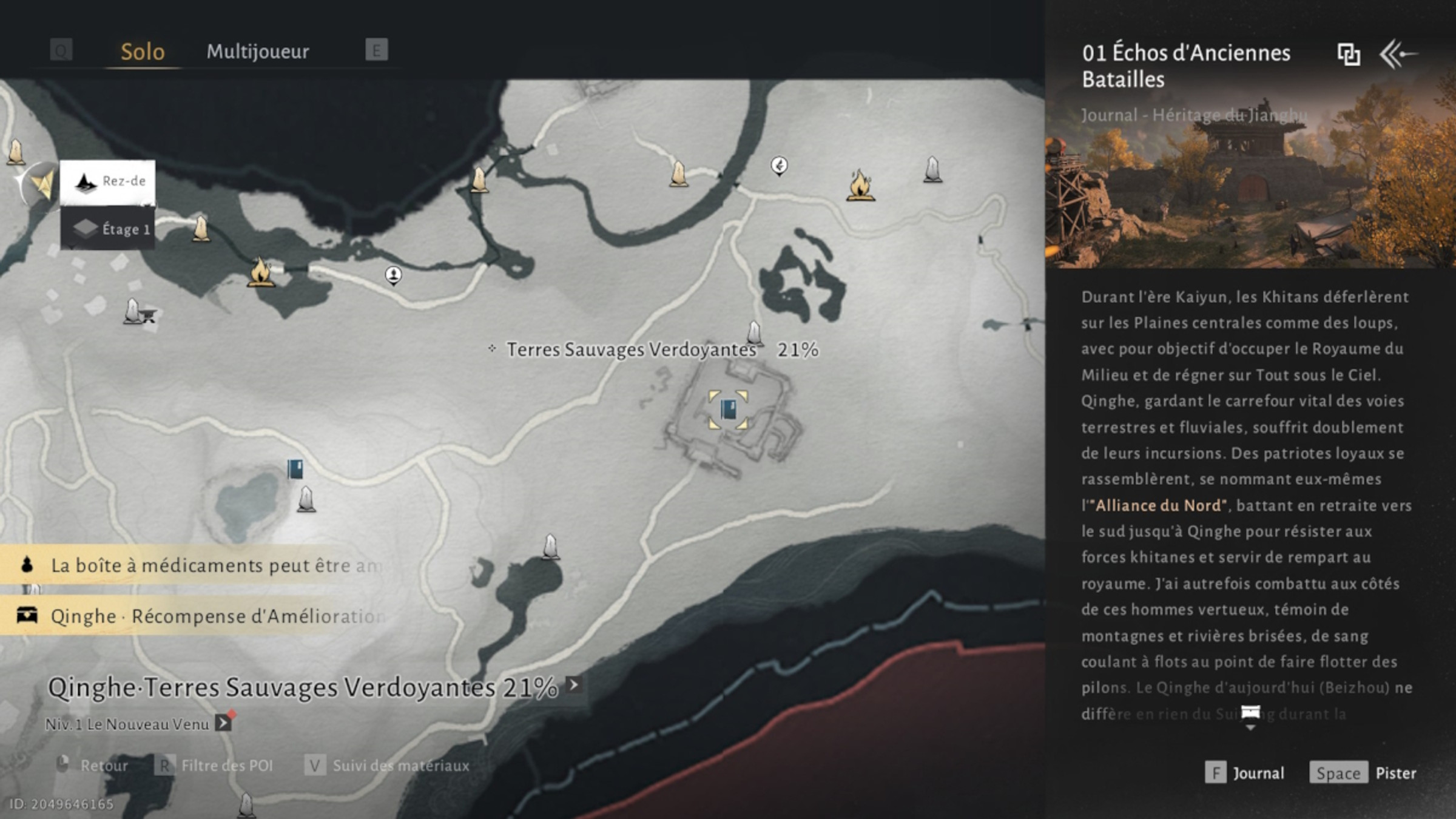The image size is (1456, 819).
Task: Open the boîte à médicaments notification
Action: pos(194,565)
